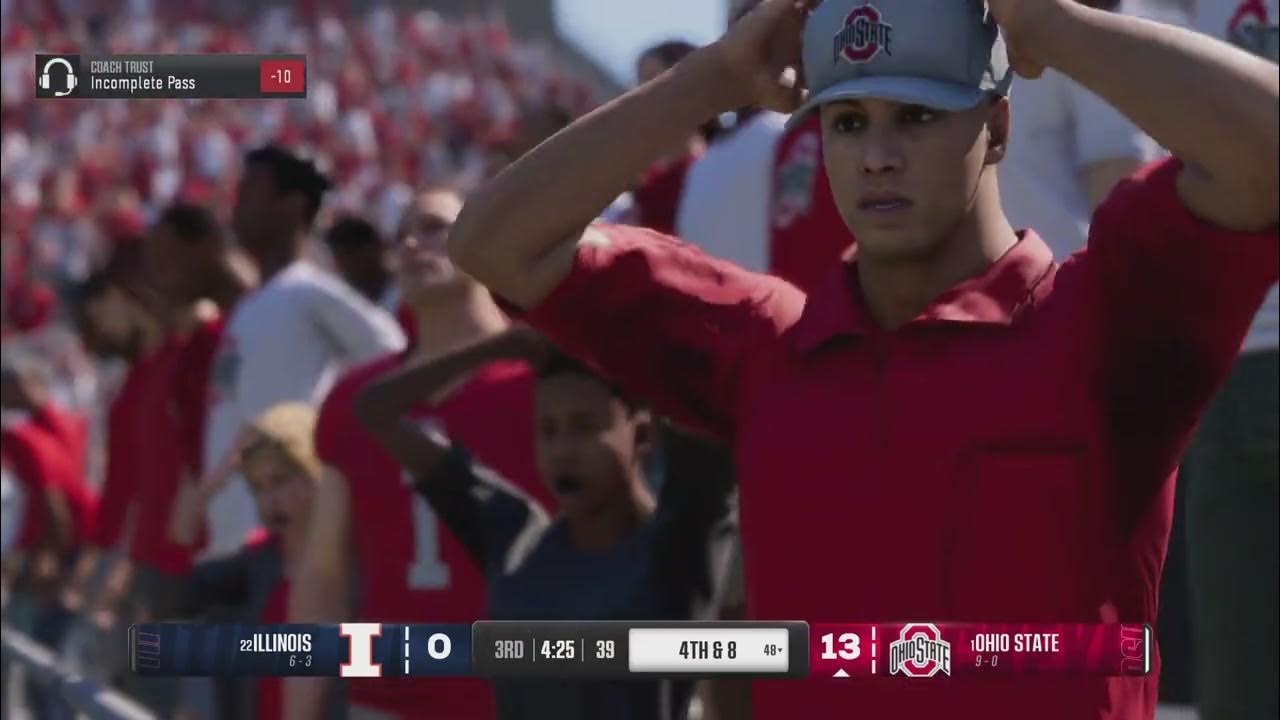The image size is (1280, 720).
Task: Expand the Coach Trust notification banner
Action: 170,75
